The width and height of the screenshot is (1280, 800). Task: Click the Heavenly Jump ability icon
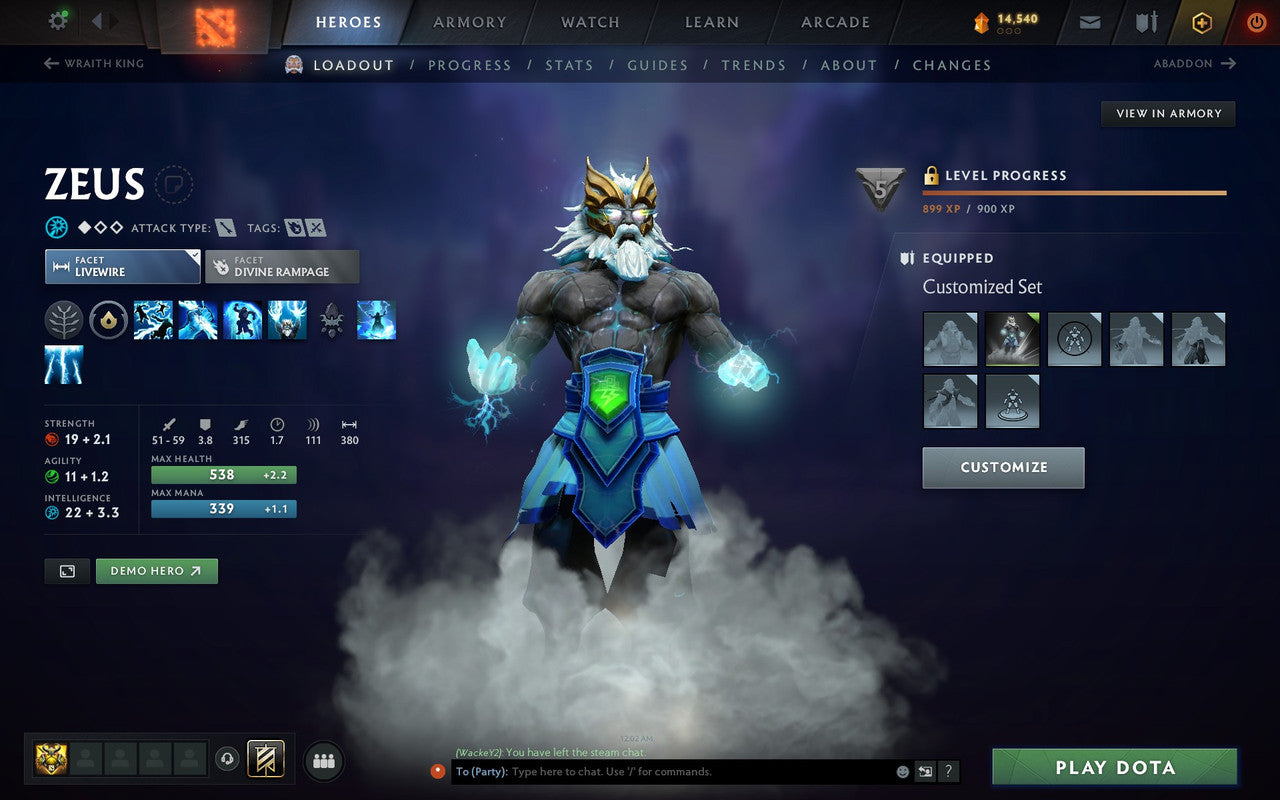click(242, 318)
